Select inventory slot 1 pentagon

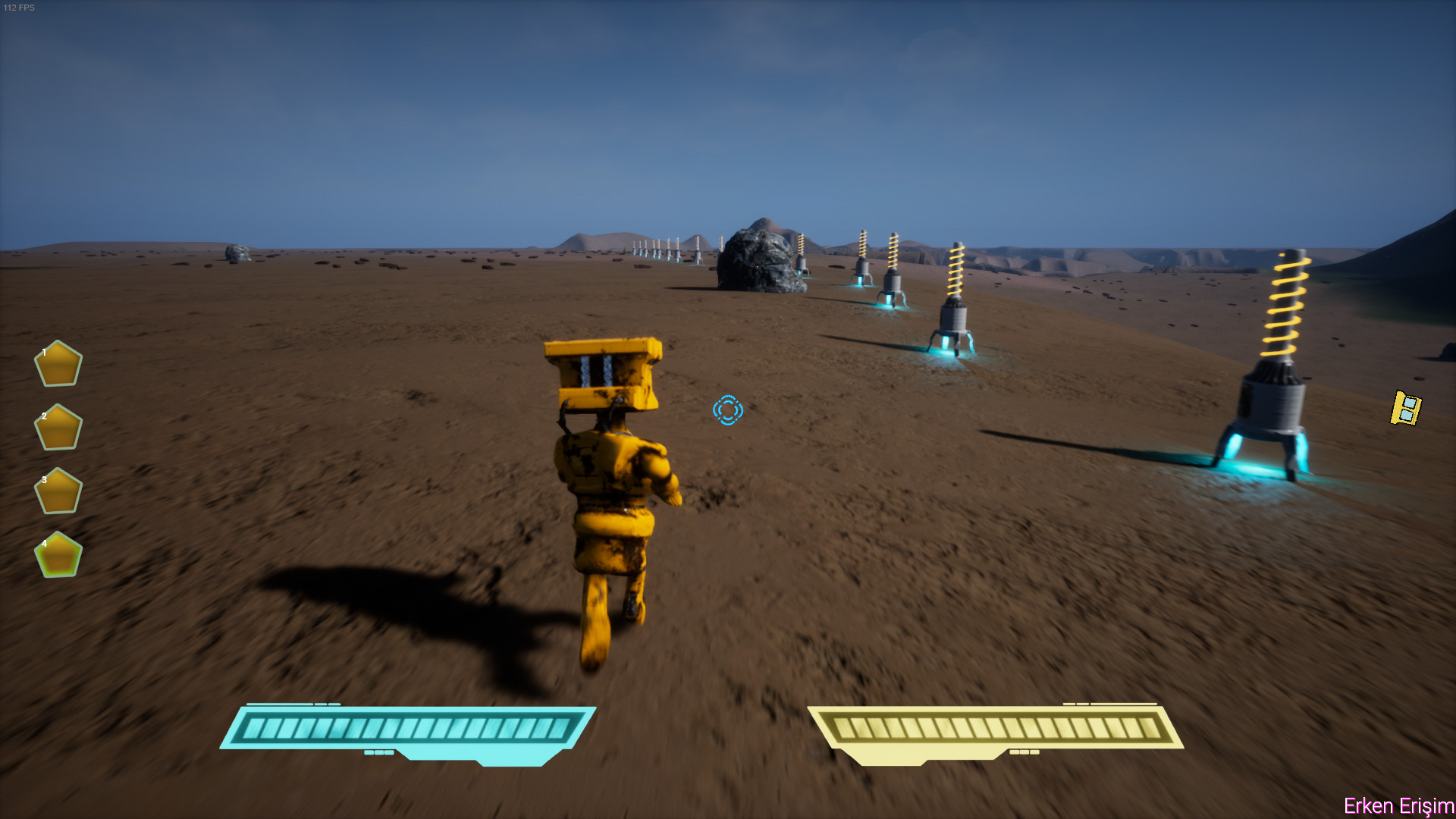point(58,365)
